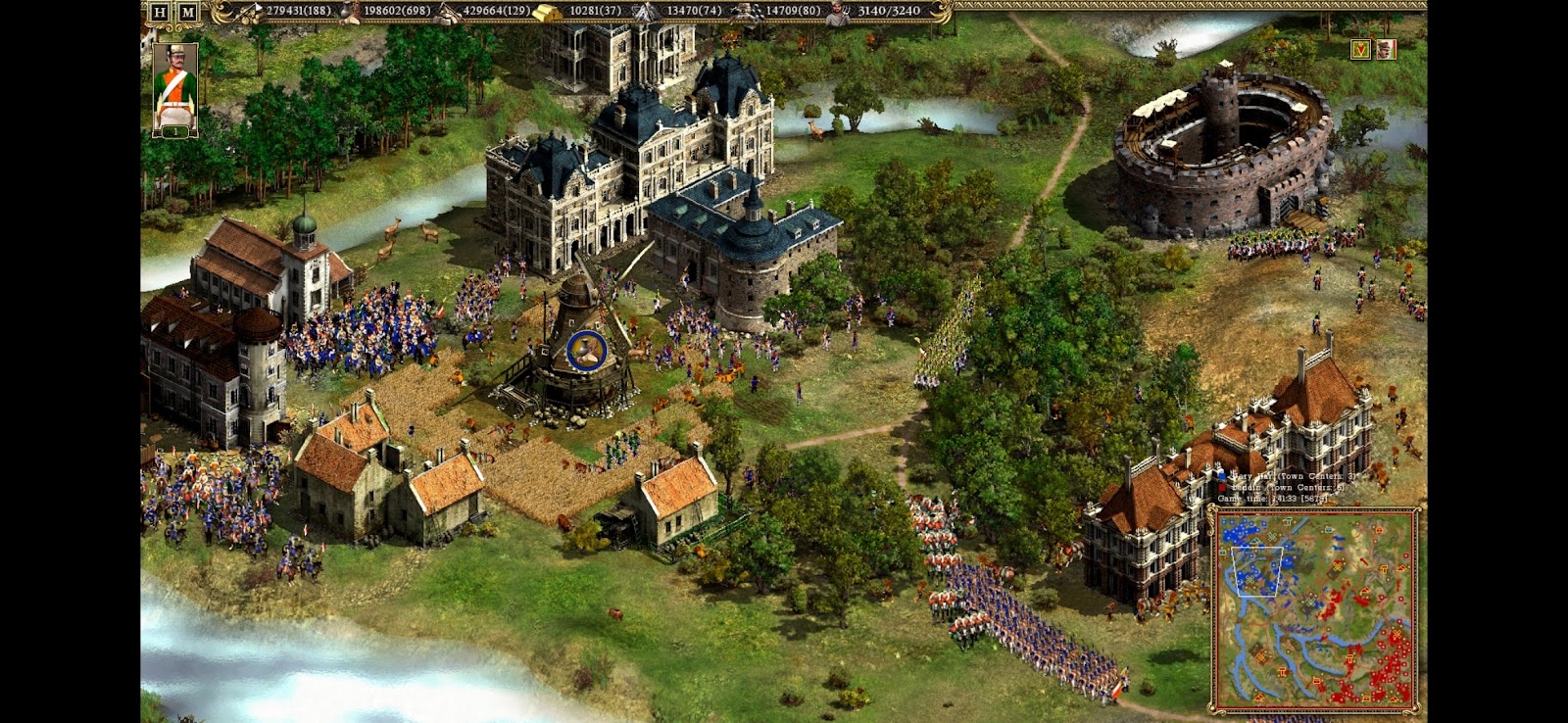Open the officer portrait with flag icon
The image size is (1568, 723).
pos(1386,49)
